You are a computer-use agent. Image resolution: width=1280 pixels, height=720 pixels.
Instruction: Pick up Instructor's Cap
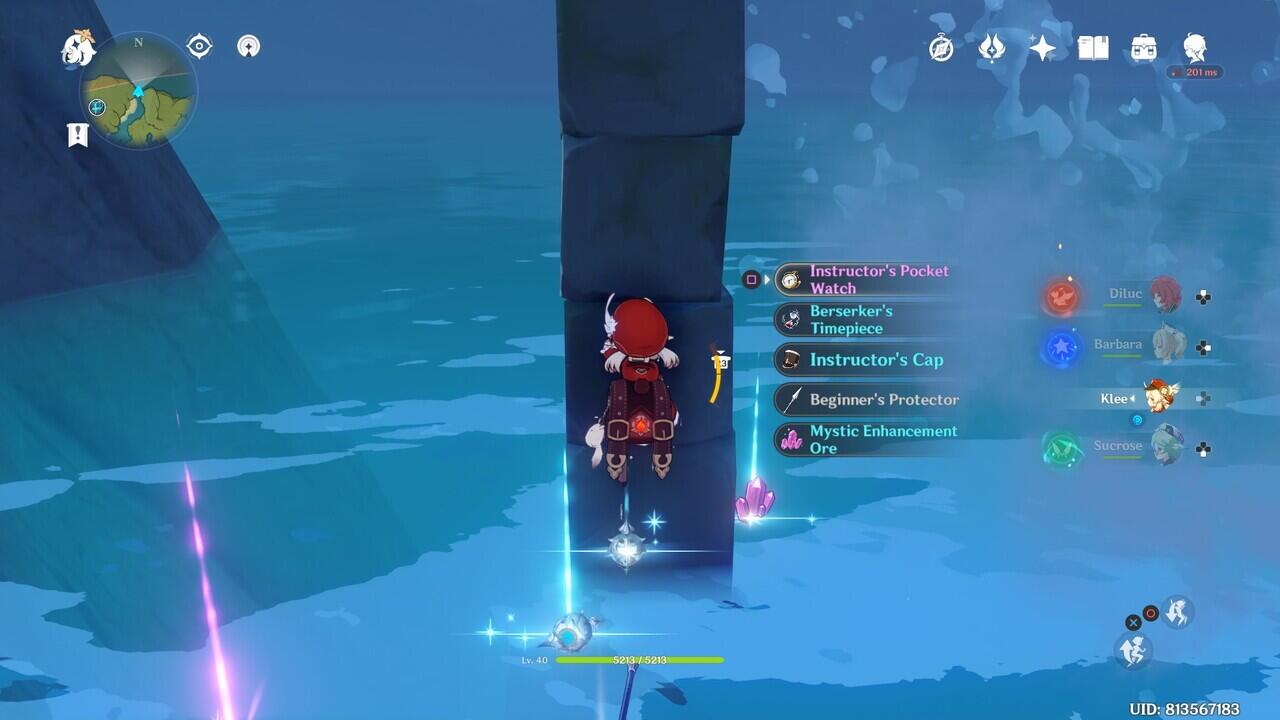coord(866,360)
